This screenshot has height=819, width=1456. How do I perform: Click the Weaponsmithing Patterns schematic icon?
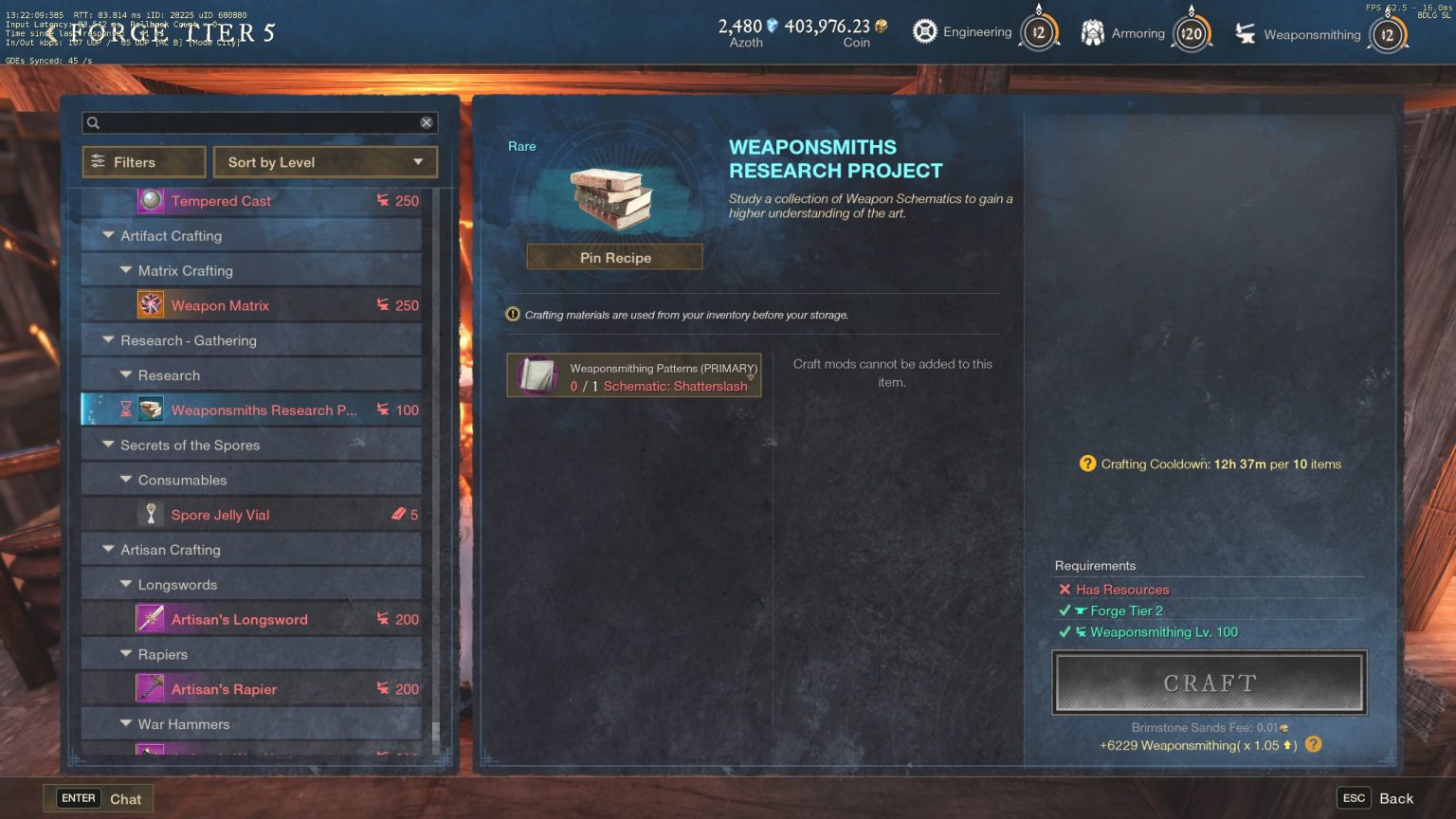click(537, 375)
